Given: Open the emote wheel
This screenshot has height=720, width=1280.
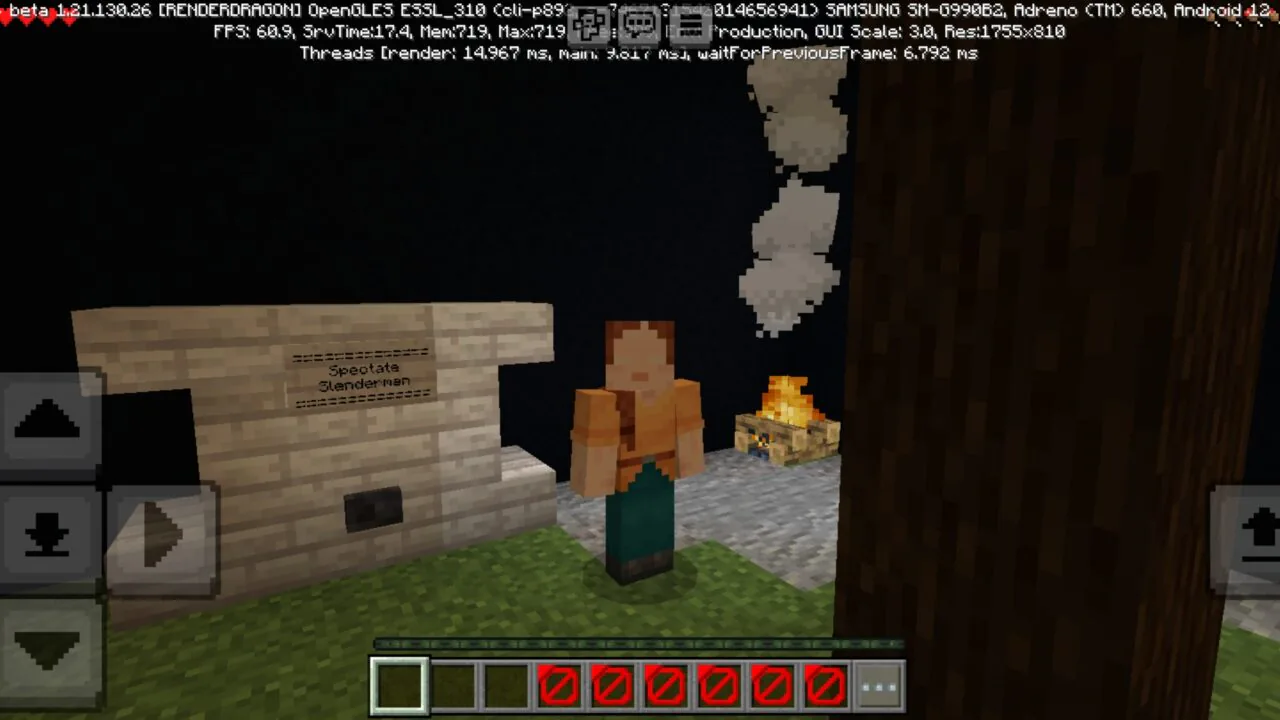Looking at the screenshot, I should (589, 25).
